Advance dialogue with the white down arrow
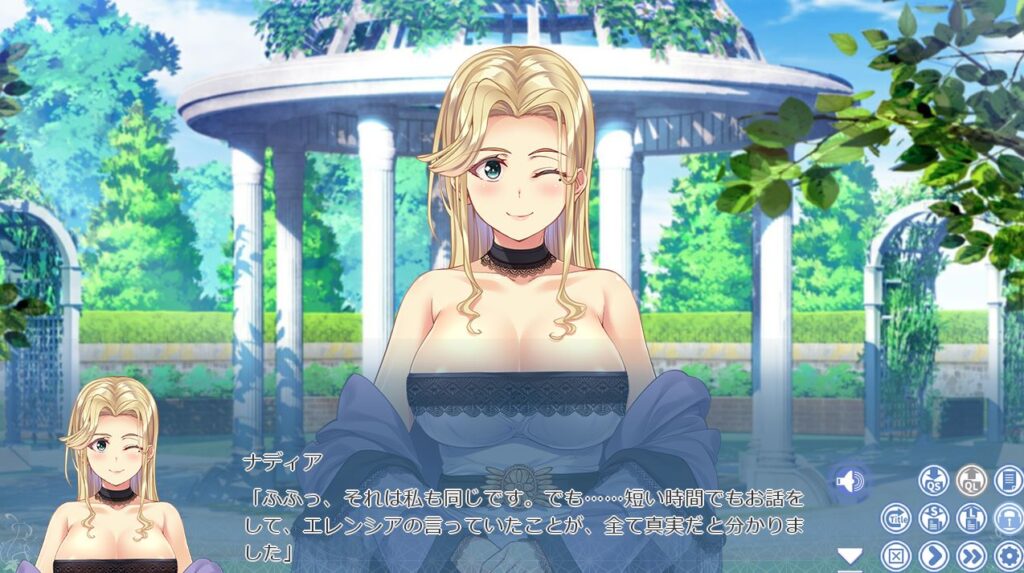Image resolution: width=1024 pixels, height=573 pixels. pos(849,555)
